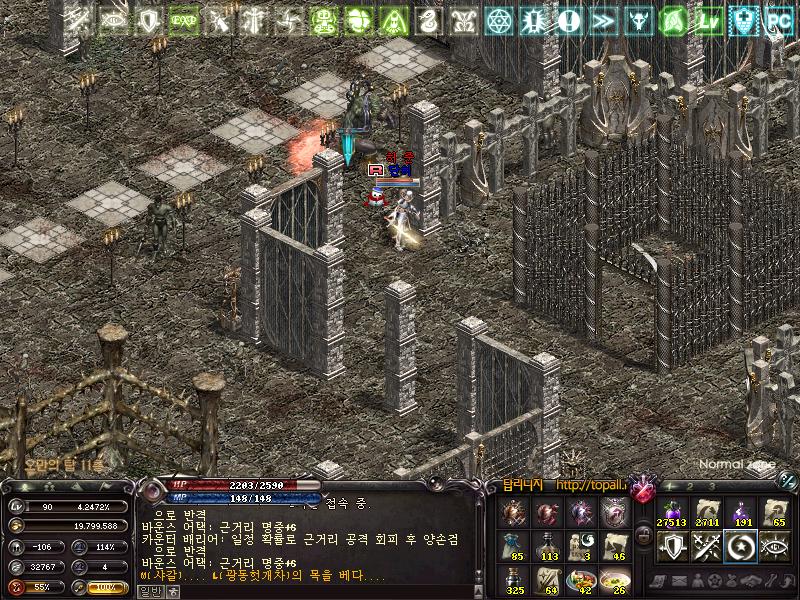Screen dimensions: 800x600
Task: Open the mail envelope menu icon
Action: click(x=680, y=581)
